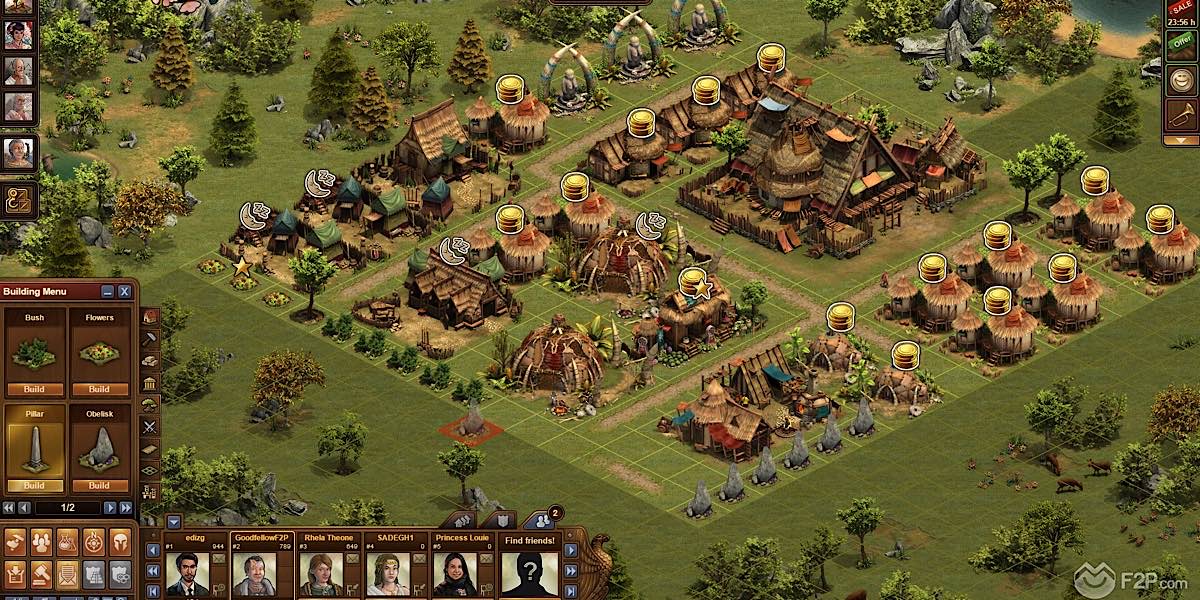Select Rhela Theone in the neighbor bar

(x=321, y=574)
